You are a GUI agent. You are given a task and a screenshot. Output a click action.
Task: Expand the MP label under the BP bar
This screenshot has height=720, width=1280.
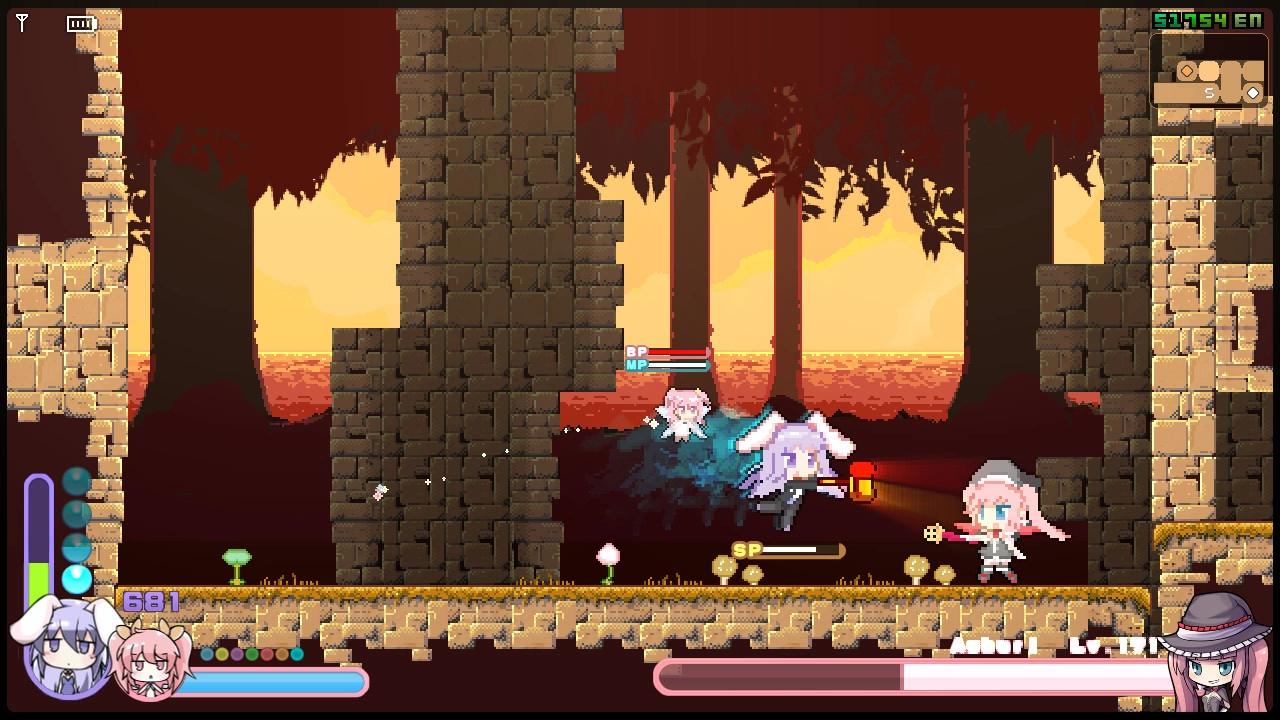[x=637, y=365]
